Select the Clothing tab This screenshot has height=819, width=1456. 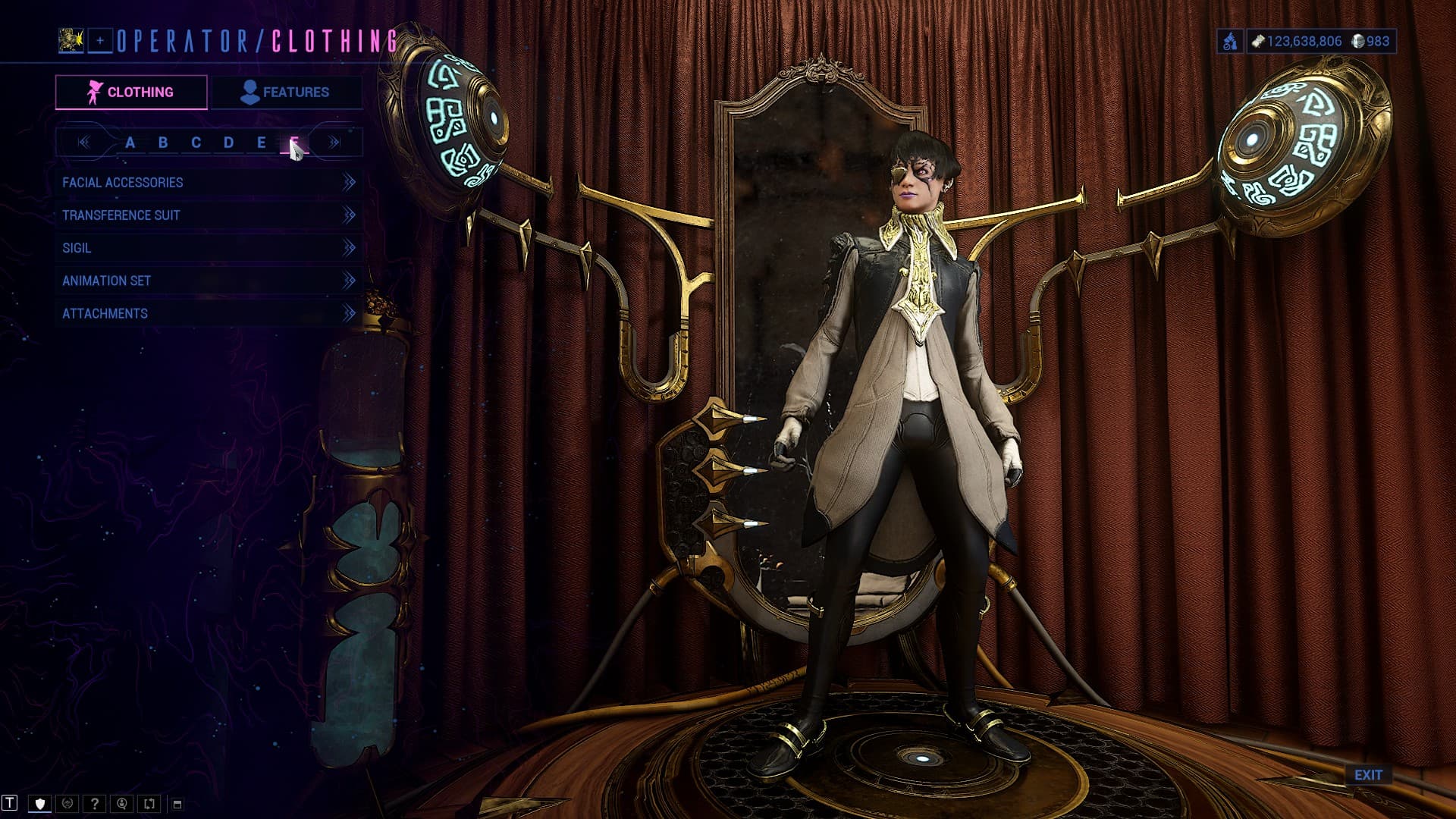click(131, 92)
